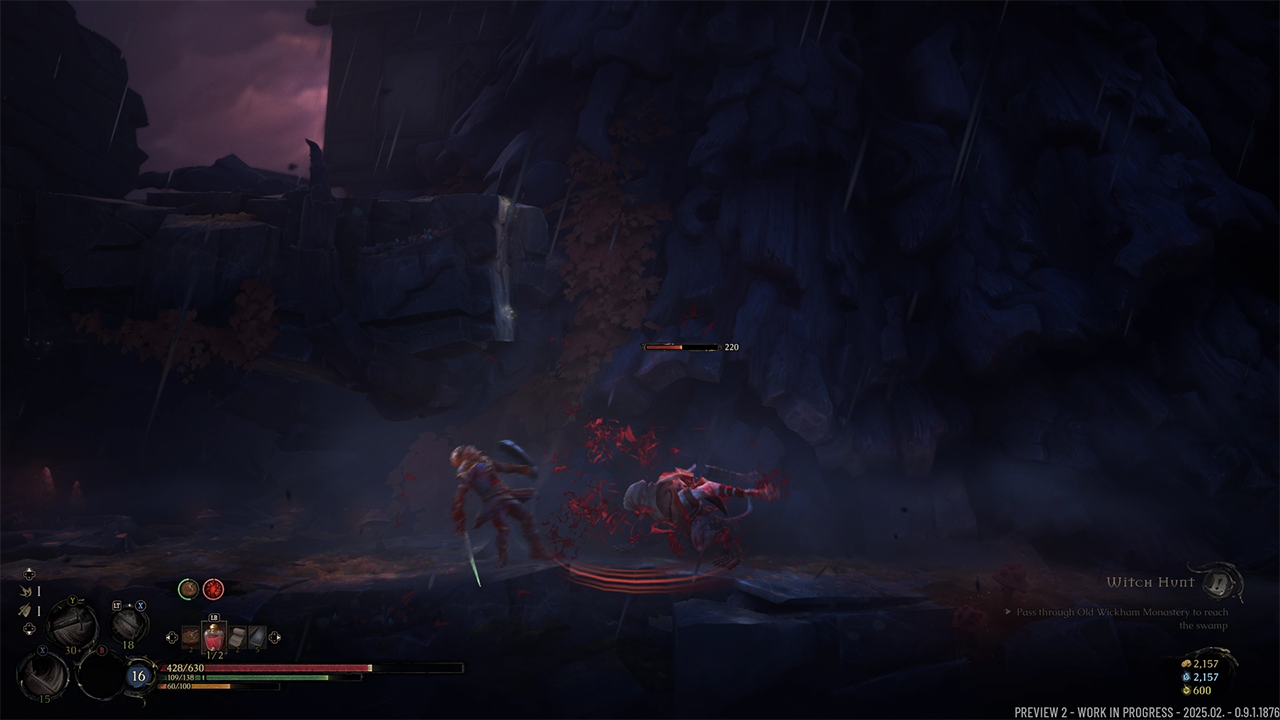This screenshot has width=1280, height=720.
Task: Select the dark slab item slot
Action: [257, 637]
